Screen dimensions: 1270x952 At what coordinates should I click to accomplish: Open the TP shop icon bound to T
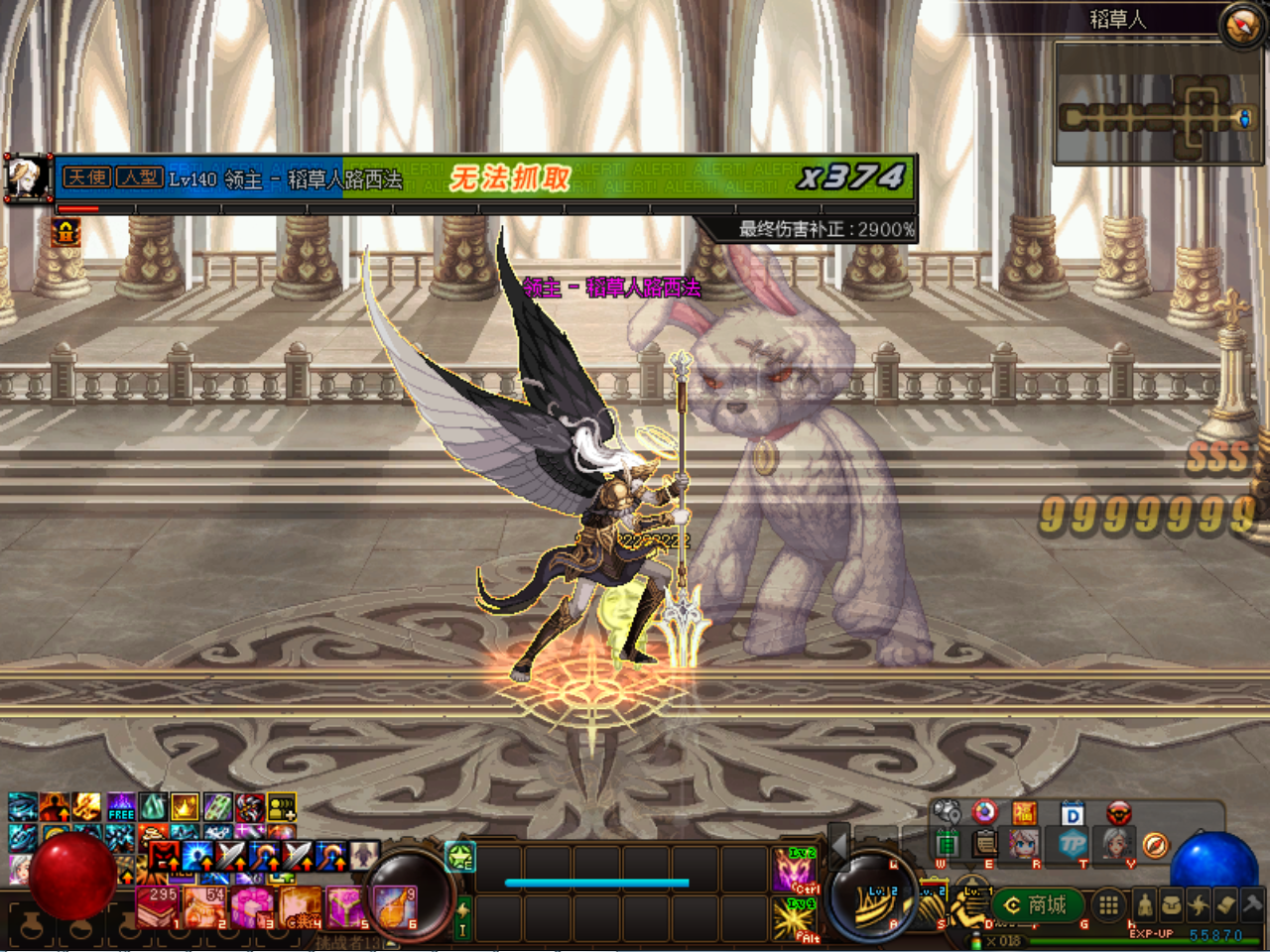(1071, 845)
